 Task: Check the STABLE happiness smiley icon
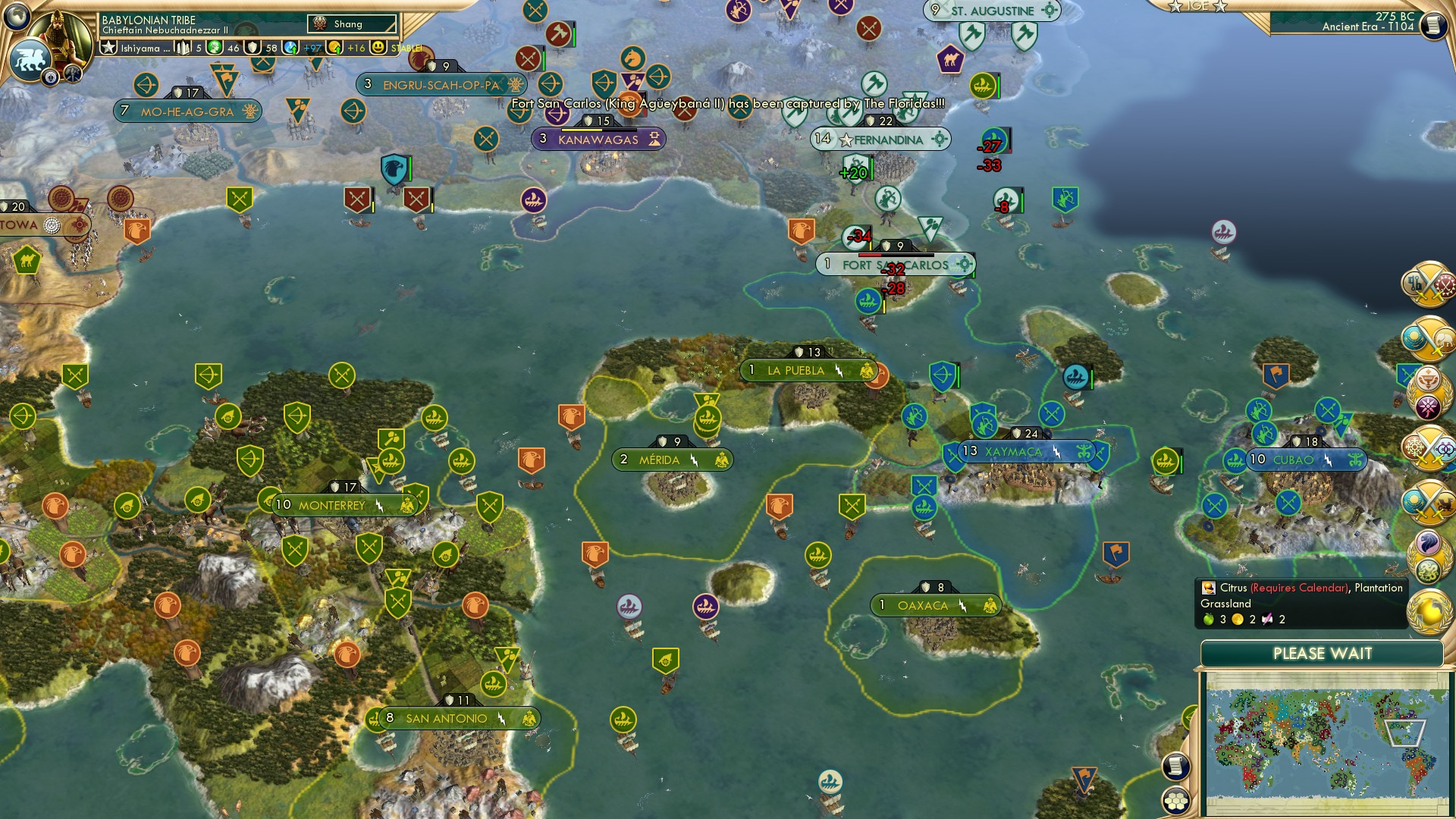click(x=377, y=48)
